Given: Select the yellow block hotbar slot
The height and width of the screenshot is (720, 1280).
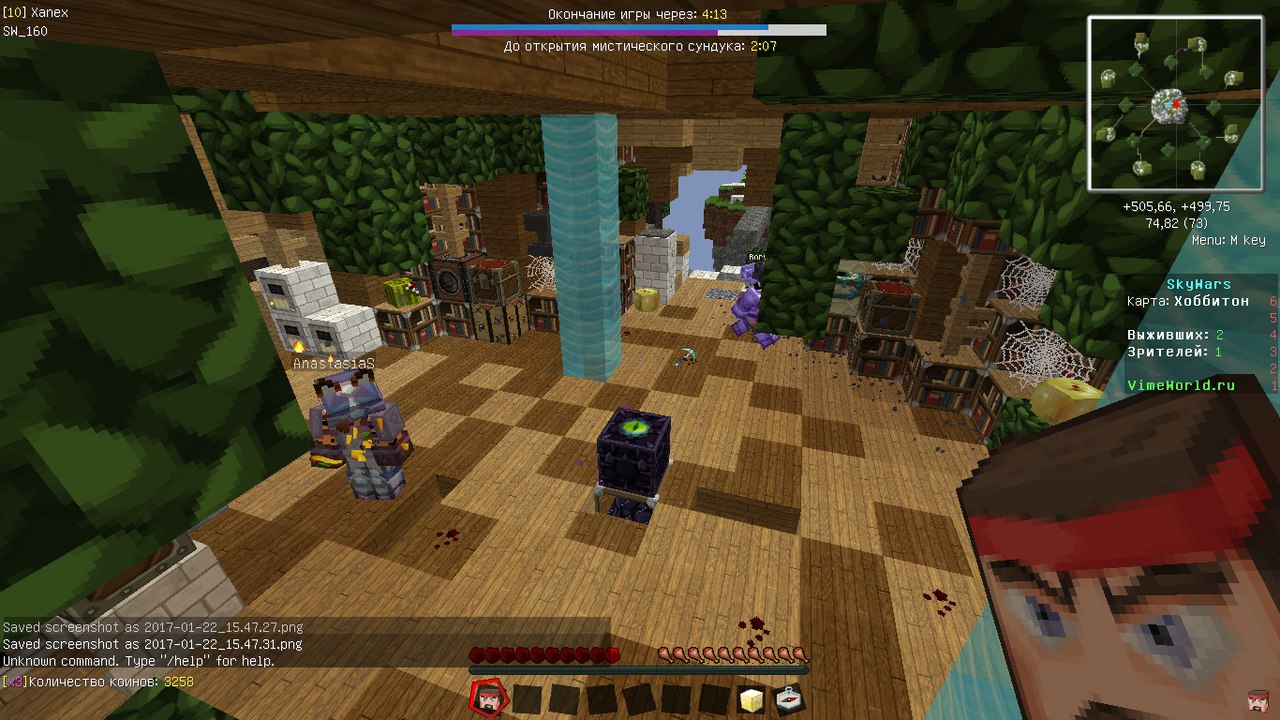Looking at the screenshot, I should tap(752, 699).
